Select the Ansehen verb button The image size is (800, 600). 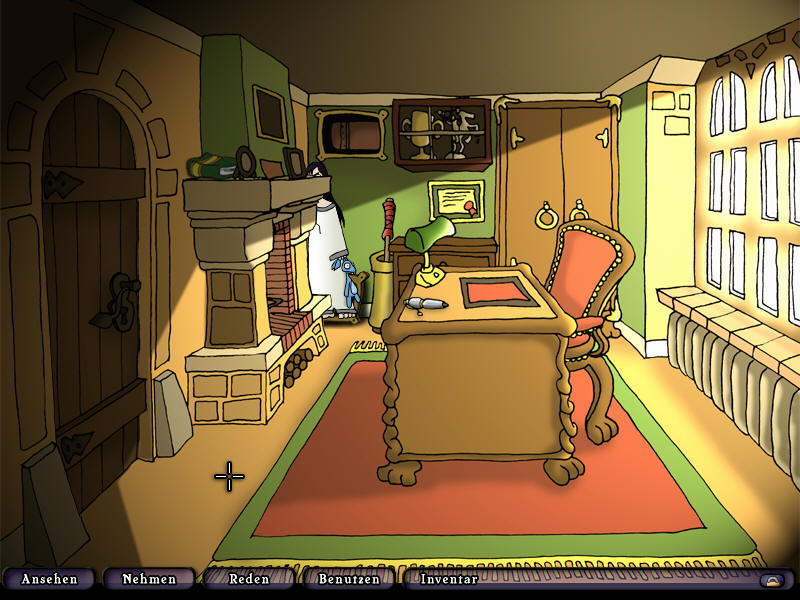point(49,579)
